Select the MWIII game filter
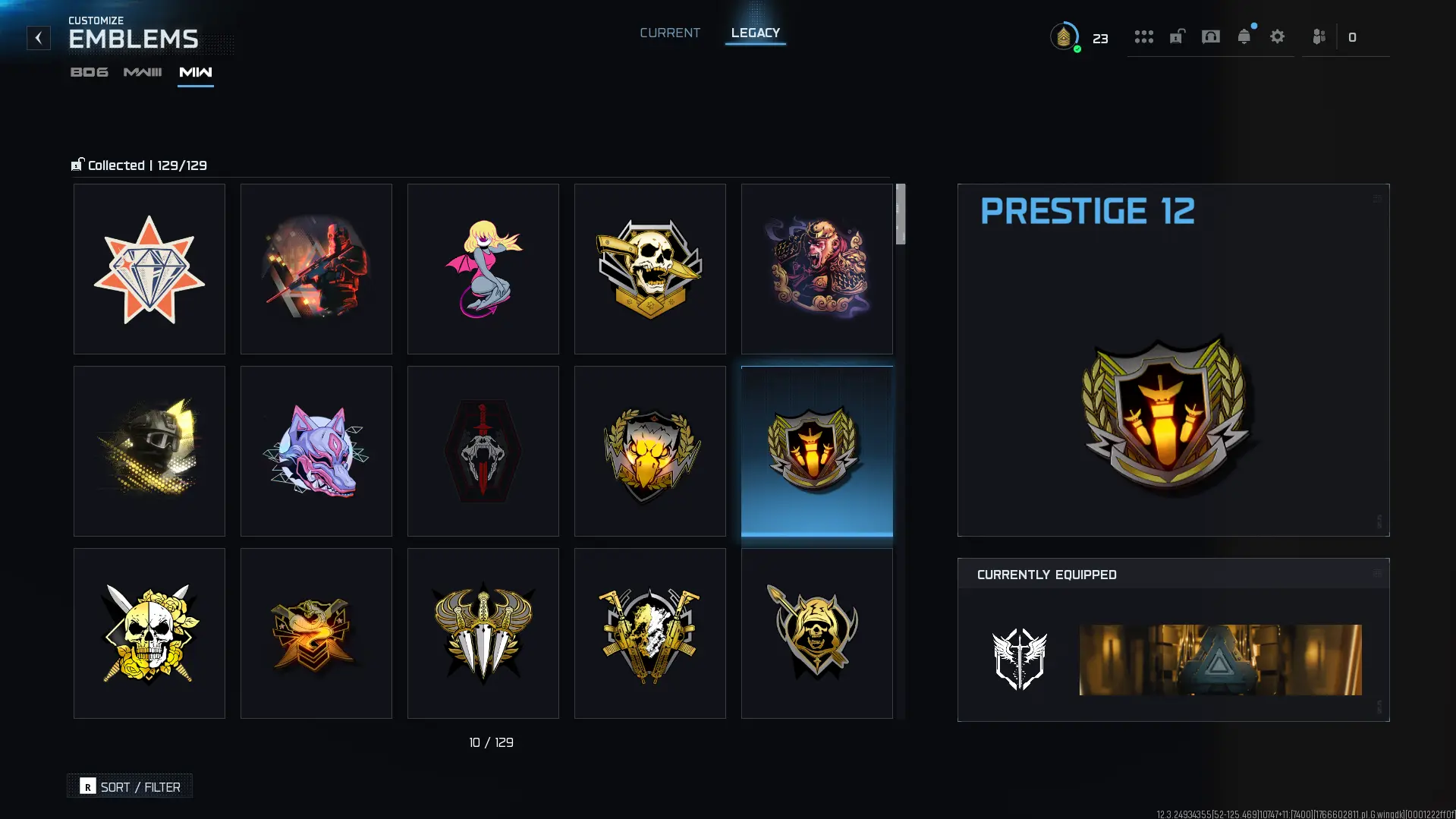This screenshot has width=1456, height=819. tap(142, 72)
